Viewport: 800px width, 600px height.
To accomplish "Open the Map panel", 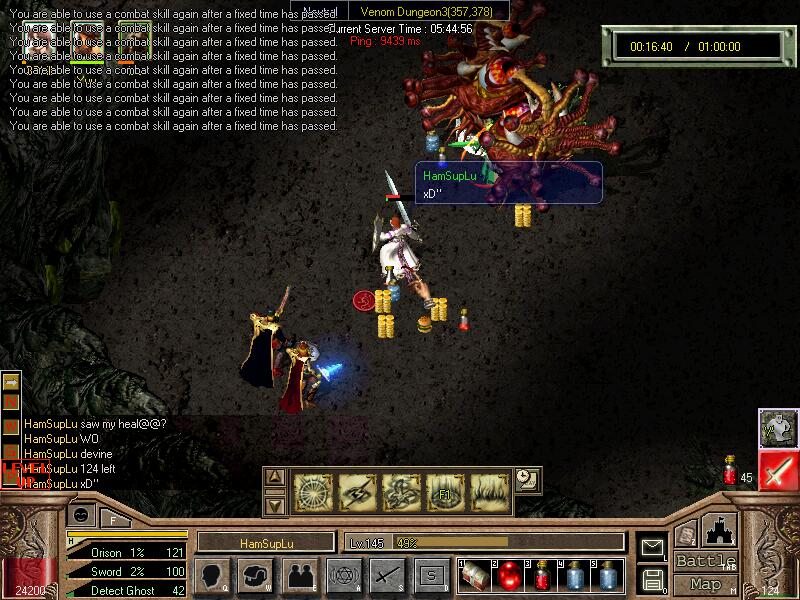I will coord(706,584).
